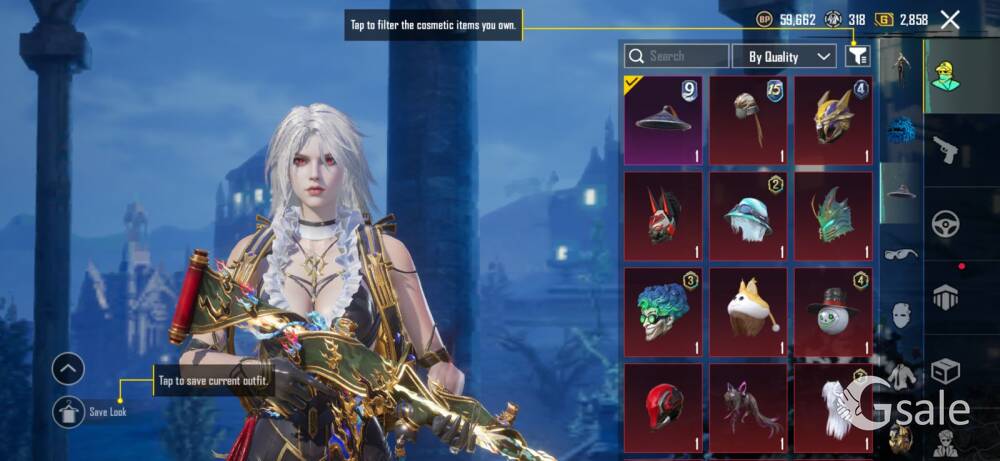
Task: Toggle the owned-items filter funnel icon
Action: [857, 56]
